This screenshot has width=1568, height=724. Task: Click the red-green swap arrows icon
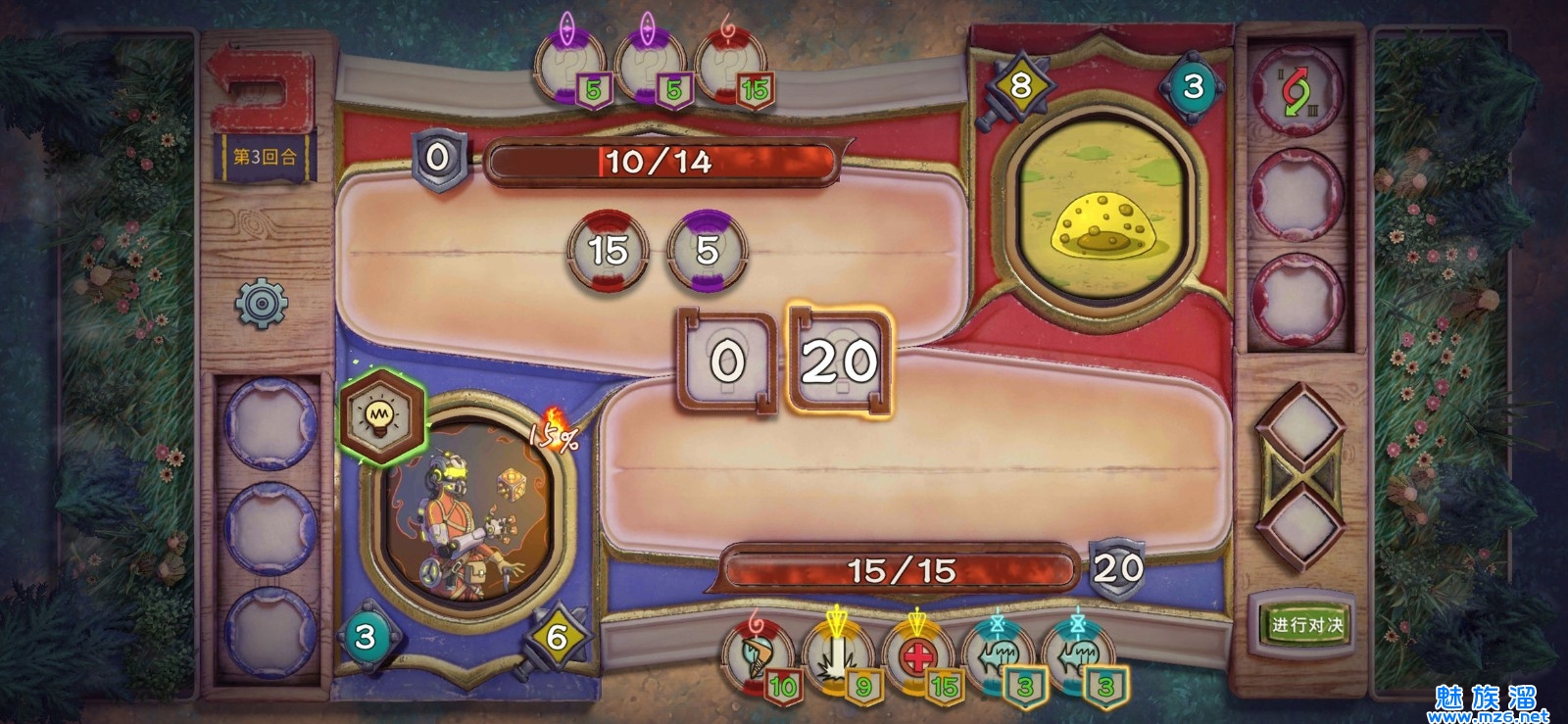point(1298,91)
